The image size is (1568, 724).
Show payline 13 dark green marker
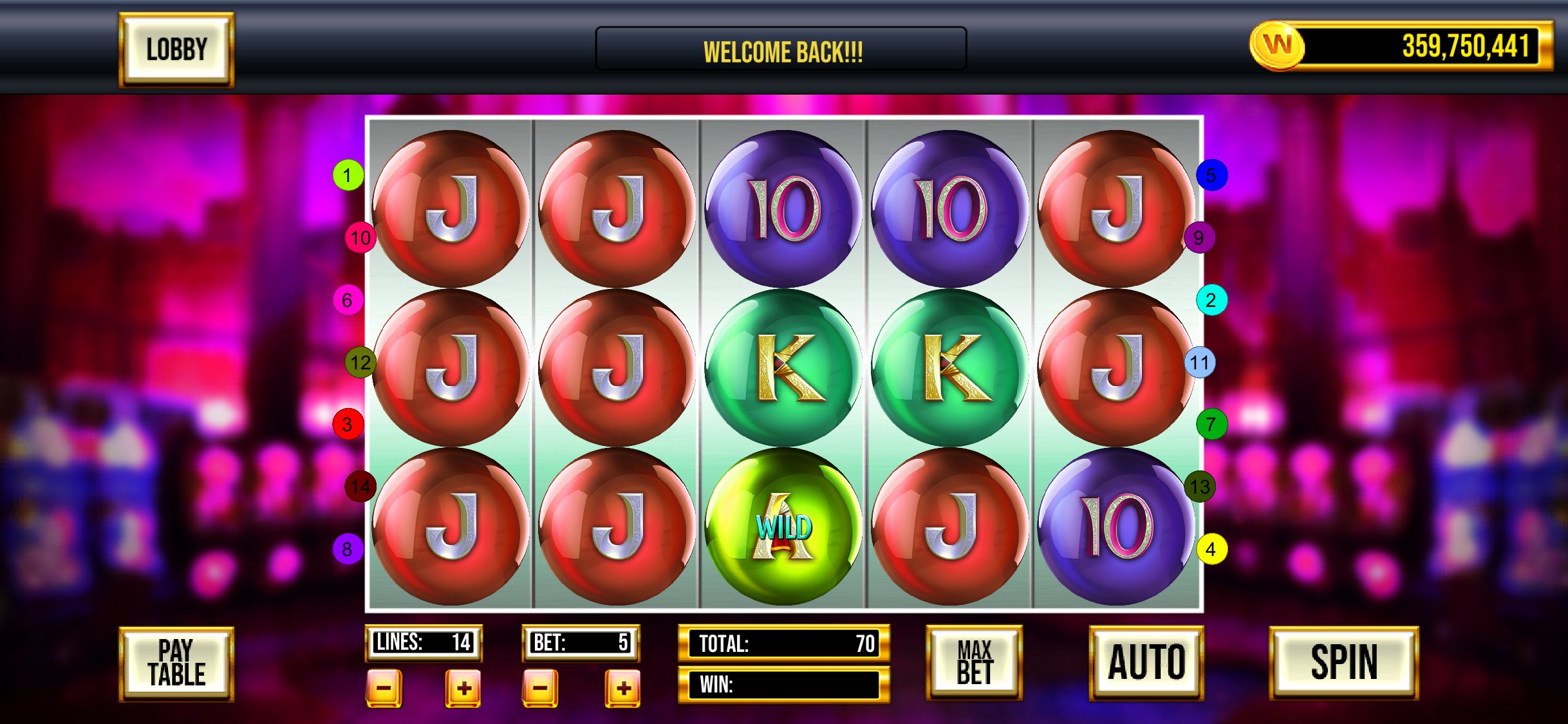[1200, 487]
